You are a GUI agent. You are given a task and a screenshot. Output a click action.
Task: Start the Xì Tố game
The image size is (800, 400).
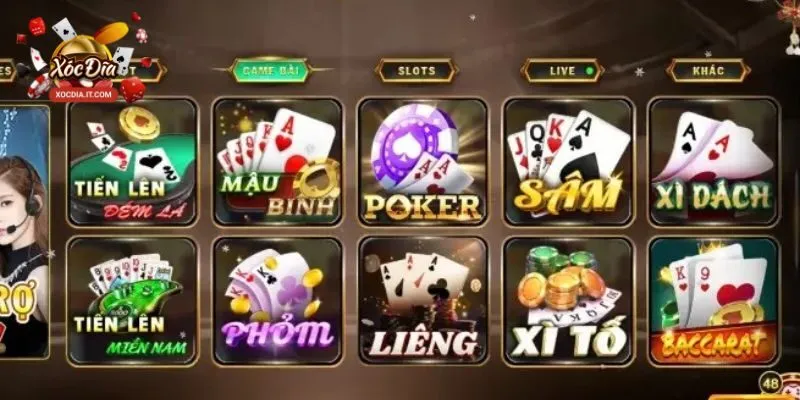pyautogui.click(x=567, y=300)
